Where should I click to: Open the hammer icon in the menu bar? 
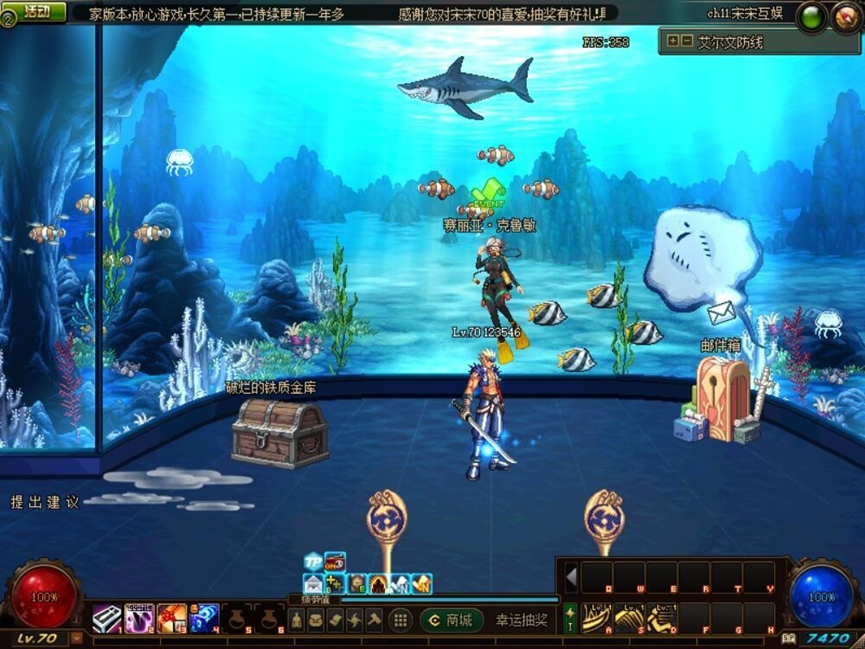(373, 620)
